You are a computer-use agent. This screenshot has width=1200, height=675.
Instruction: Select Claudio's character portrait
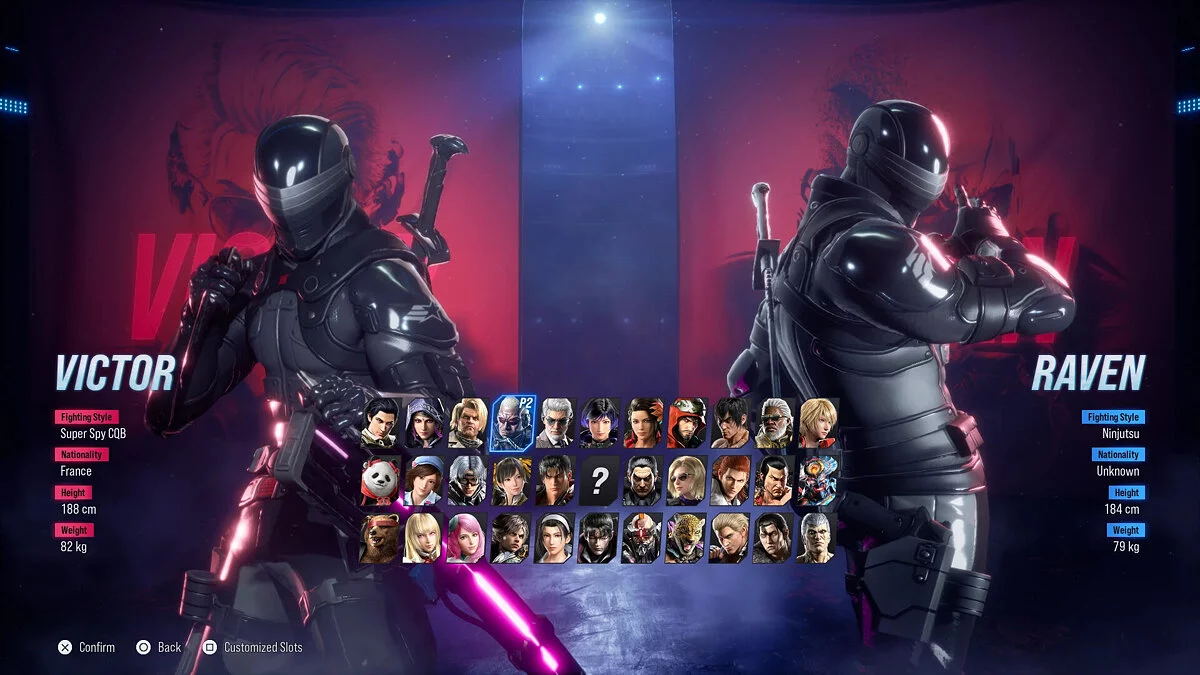[x=381, y=422]
